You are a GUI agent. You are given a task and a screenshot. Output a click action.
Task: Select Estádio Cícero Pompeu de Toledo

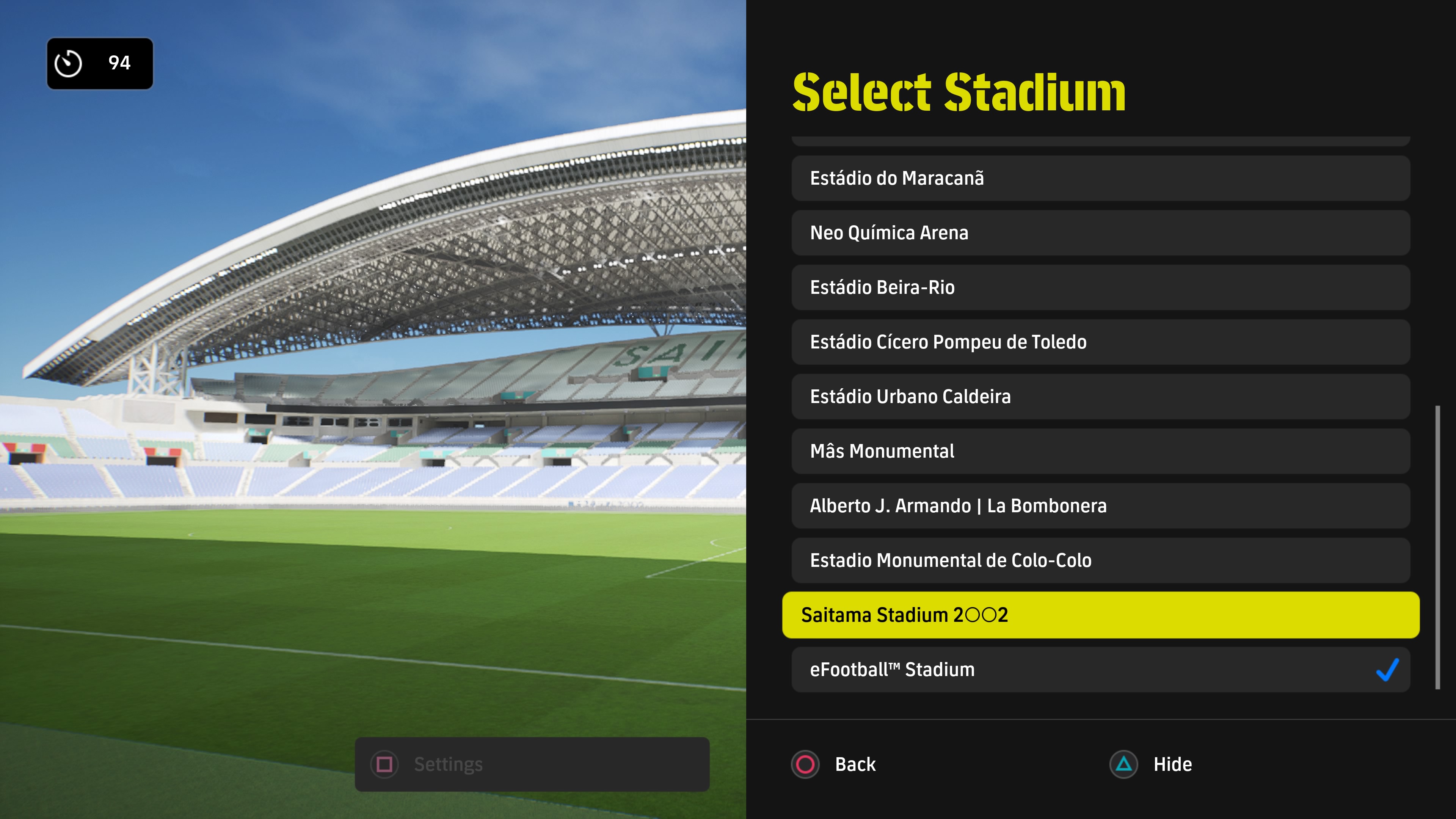pyautogui.click(x=1100, y=342)
